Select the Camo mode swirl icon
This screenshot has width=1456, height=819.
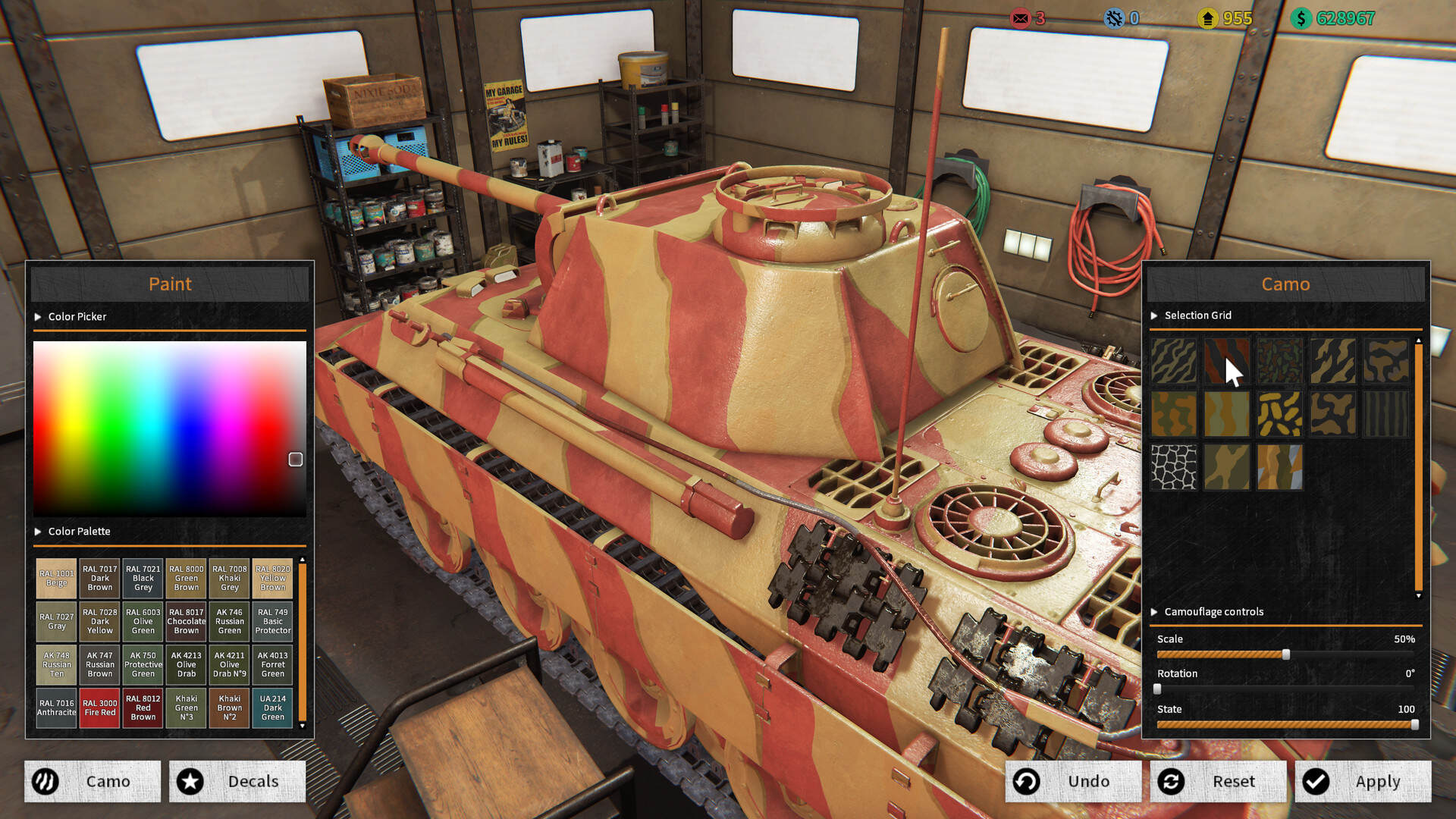click(46, 781)
